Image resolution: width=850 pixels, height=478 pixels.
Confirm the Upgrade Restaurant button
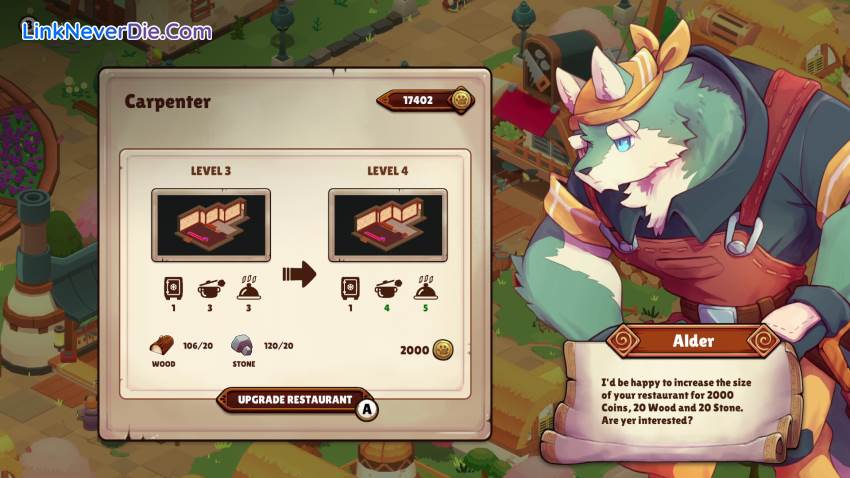[x=296, y=400]
